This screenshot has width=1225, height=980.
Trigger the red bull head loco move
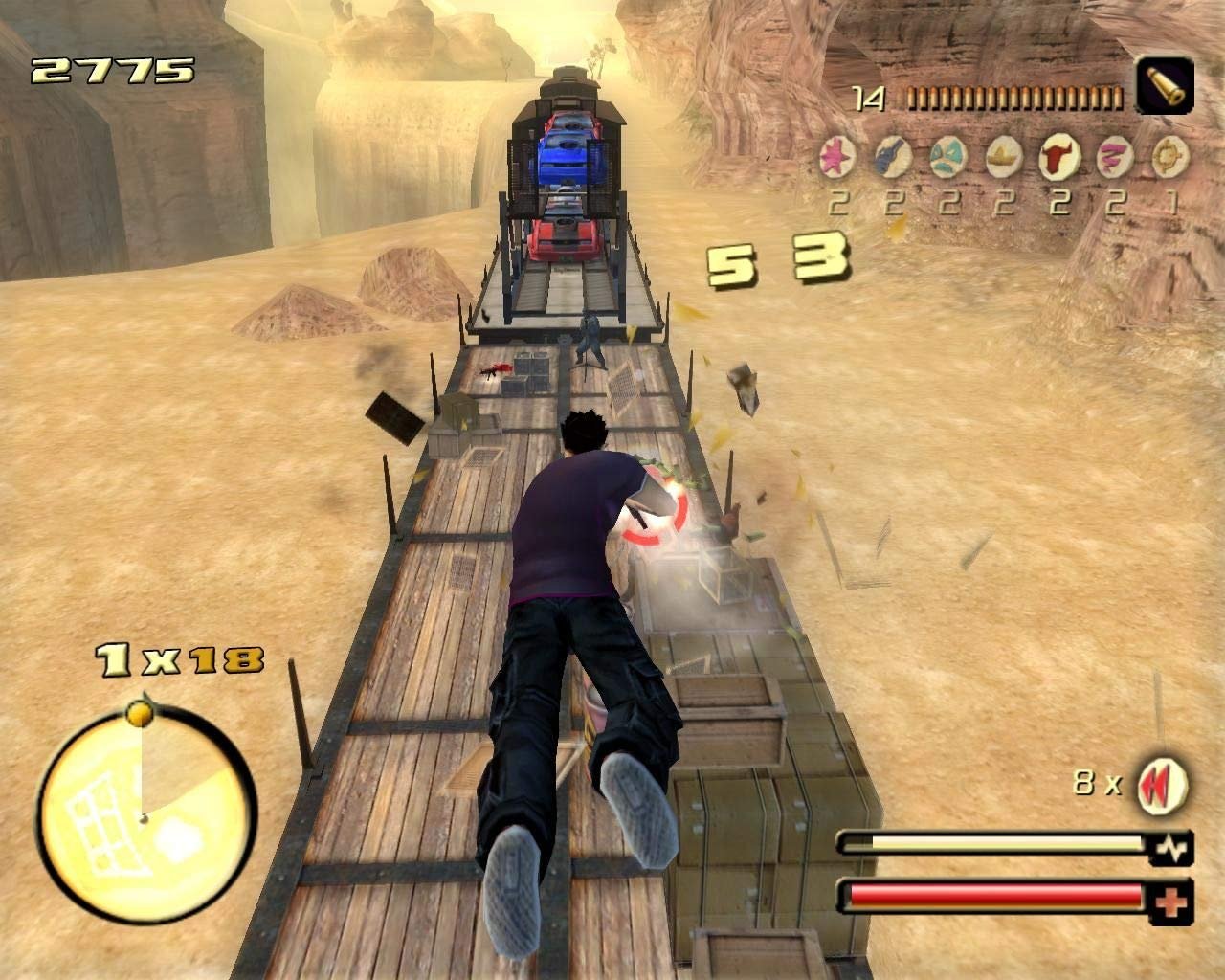click(x=1059, y=155)
